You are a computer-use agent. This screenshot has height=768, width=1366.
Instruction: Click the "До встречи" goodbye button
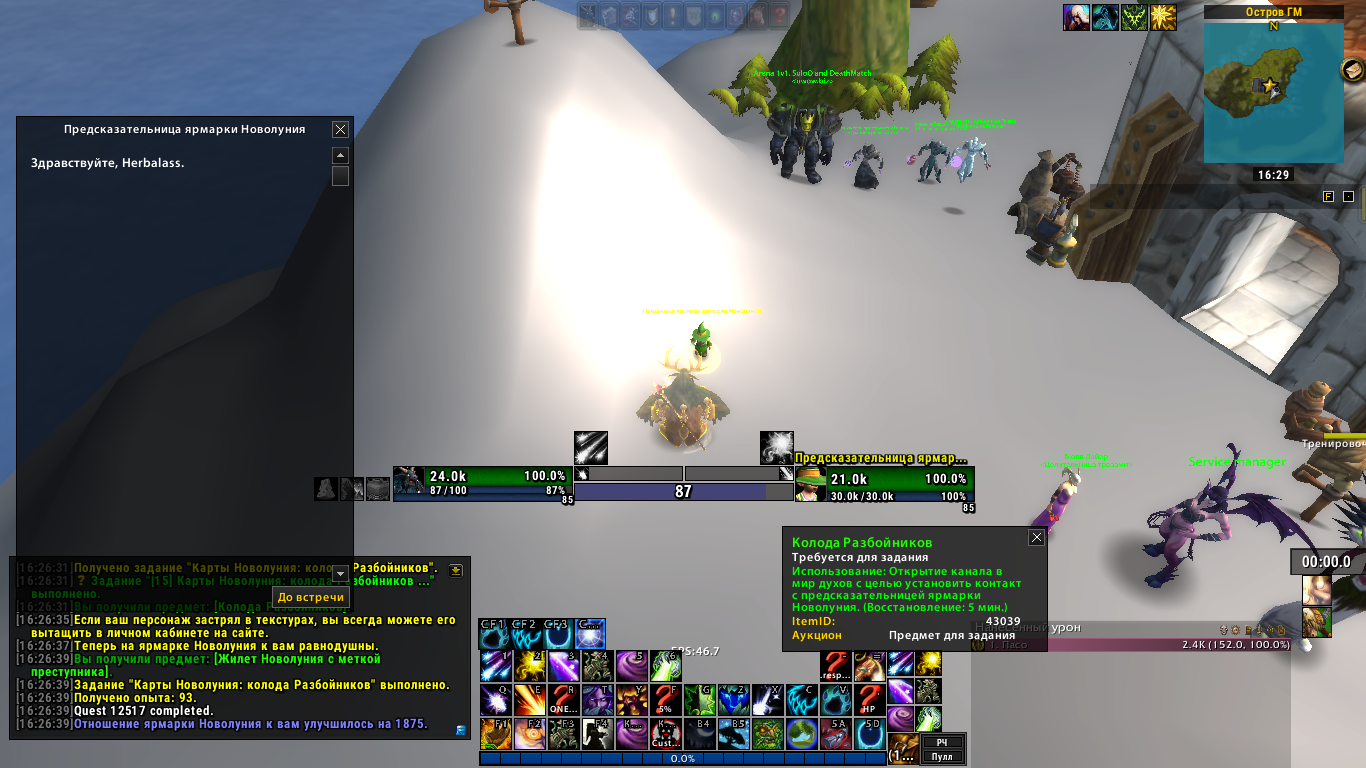[311, 597]
